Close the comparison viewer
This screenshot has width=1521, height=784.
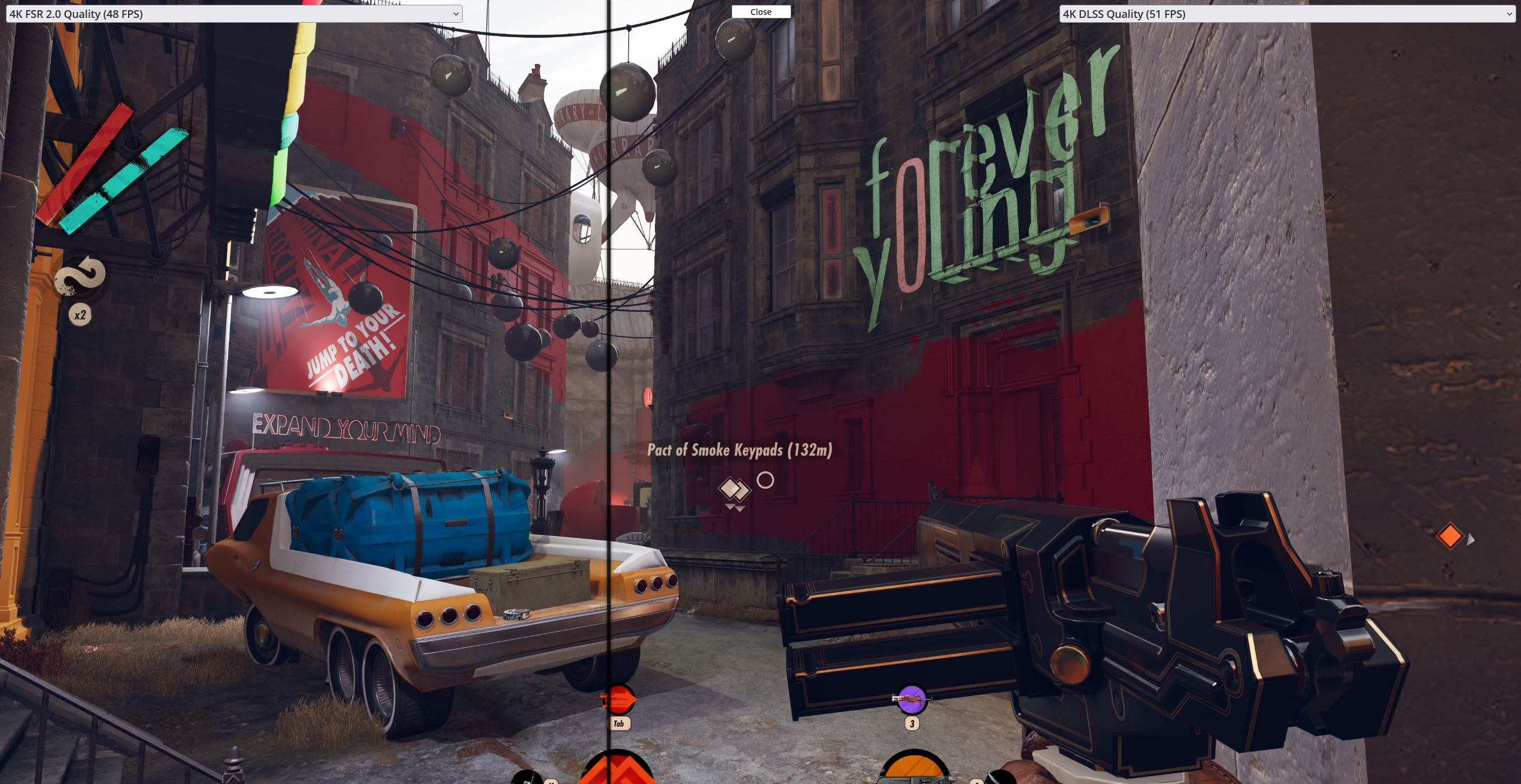[761, 12]
